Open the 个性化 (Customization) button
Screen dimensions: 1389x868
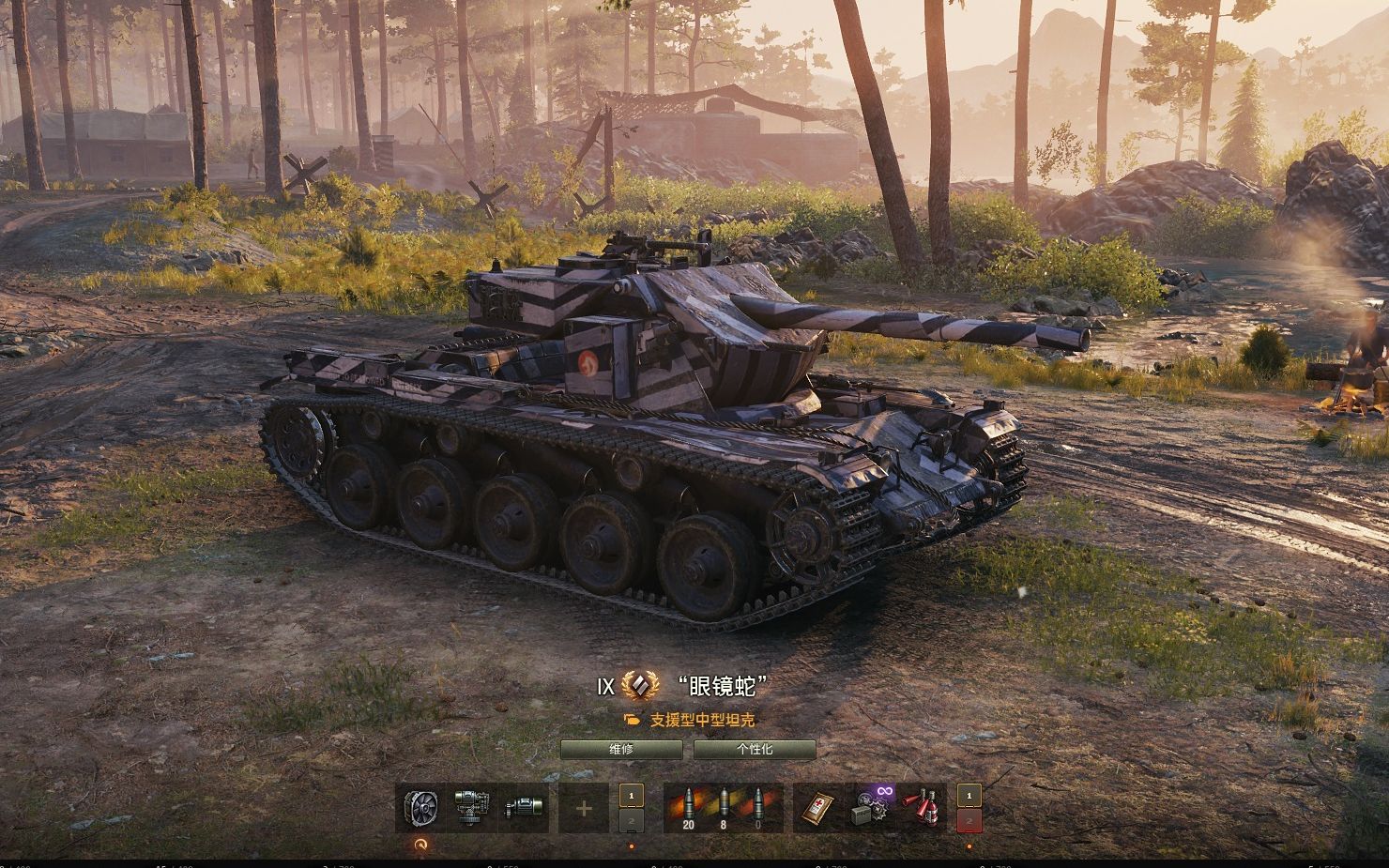(x=755, y=750)
